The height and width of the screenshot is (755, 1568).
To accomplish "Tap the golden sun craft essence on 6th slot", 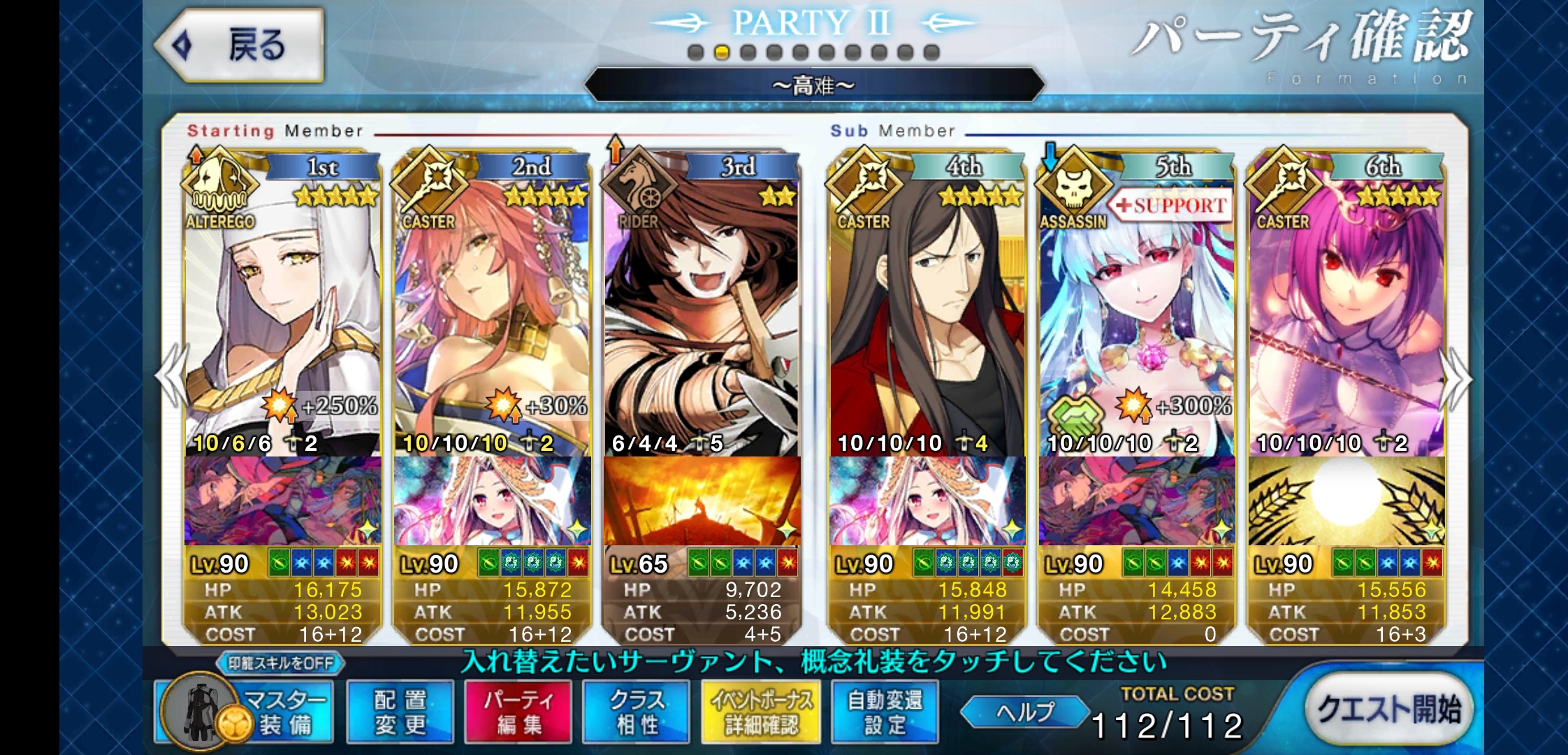I will 1346,501.
